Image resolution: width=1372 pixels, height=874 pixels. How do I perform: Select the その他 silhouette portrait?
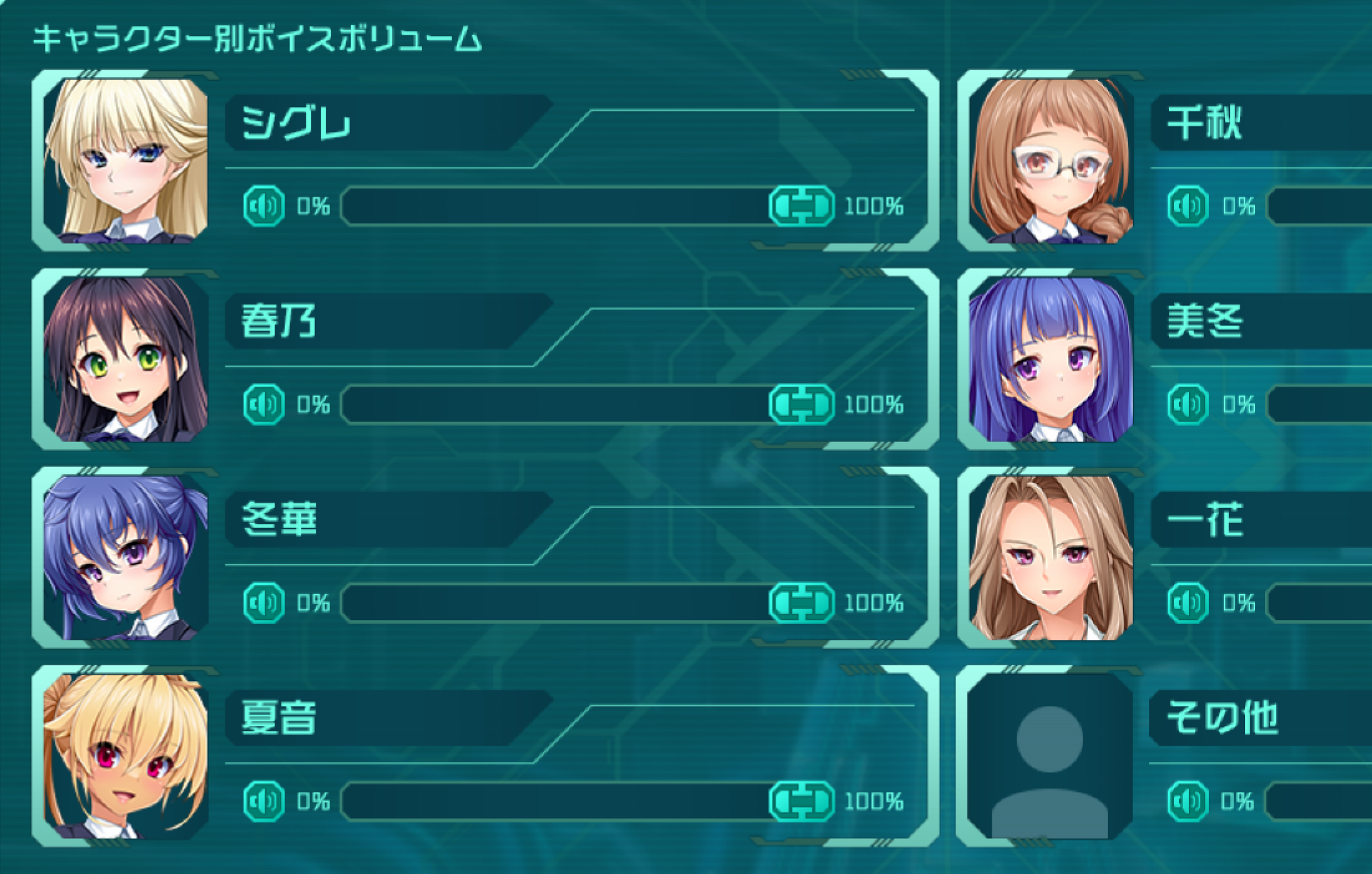1050,755
